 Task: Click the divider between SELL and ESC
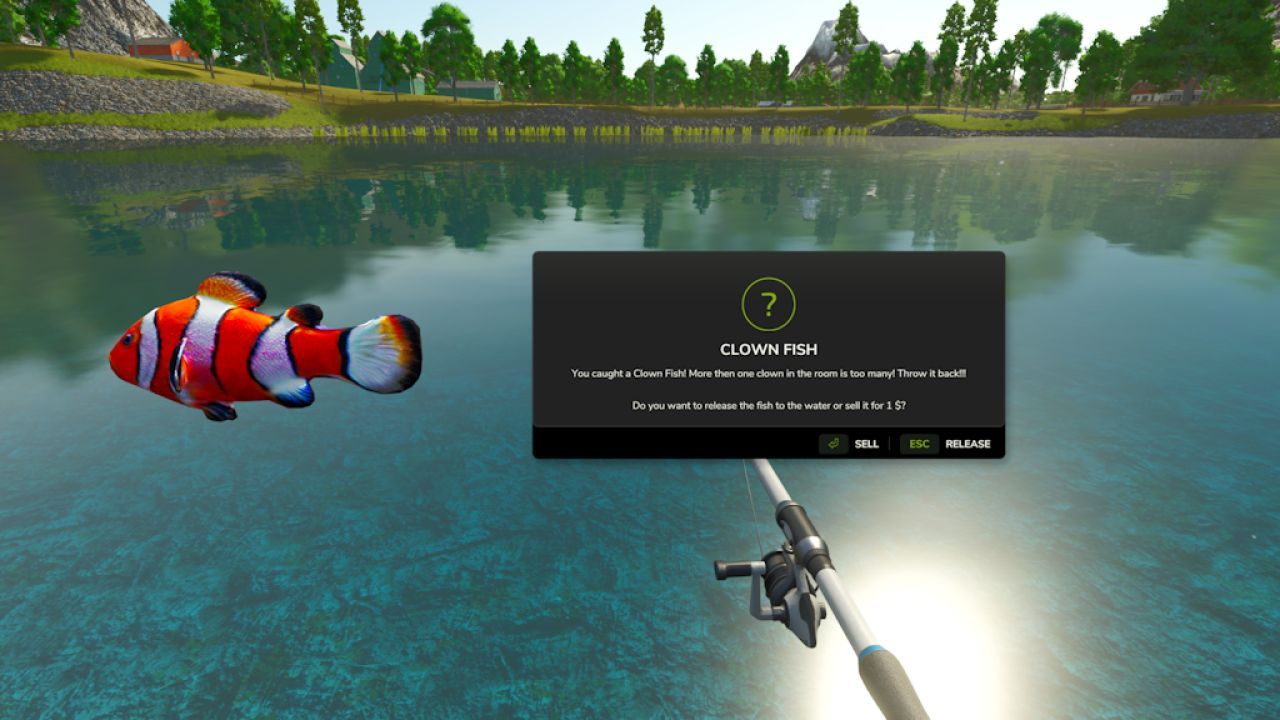[890, 443]
